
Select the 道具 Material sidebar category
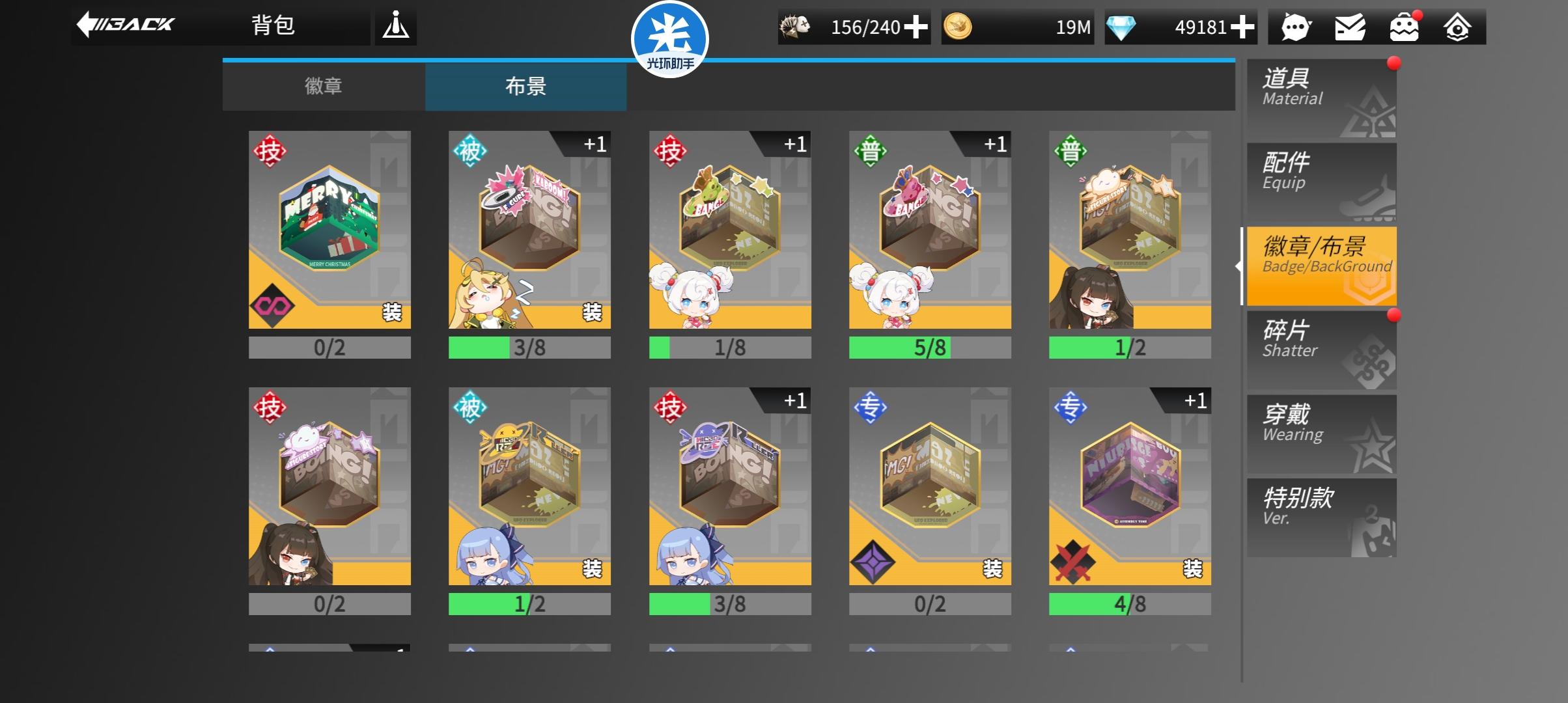coord(1322,96)
